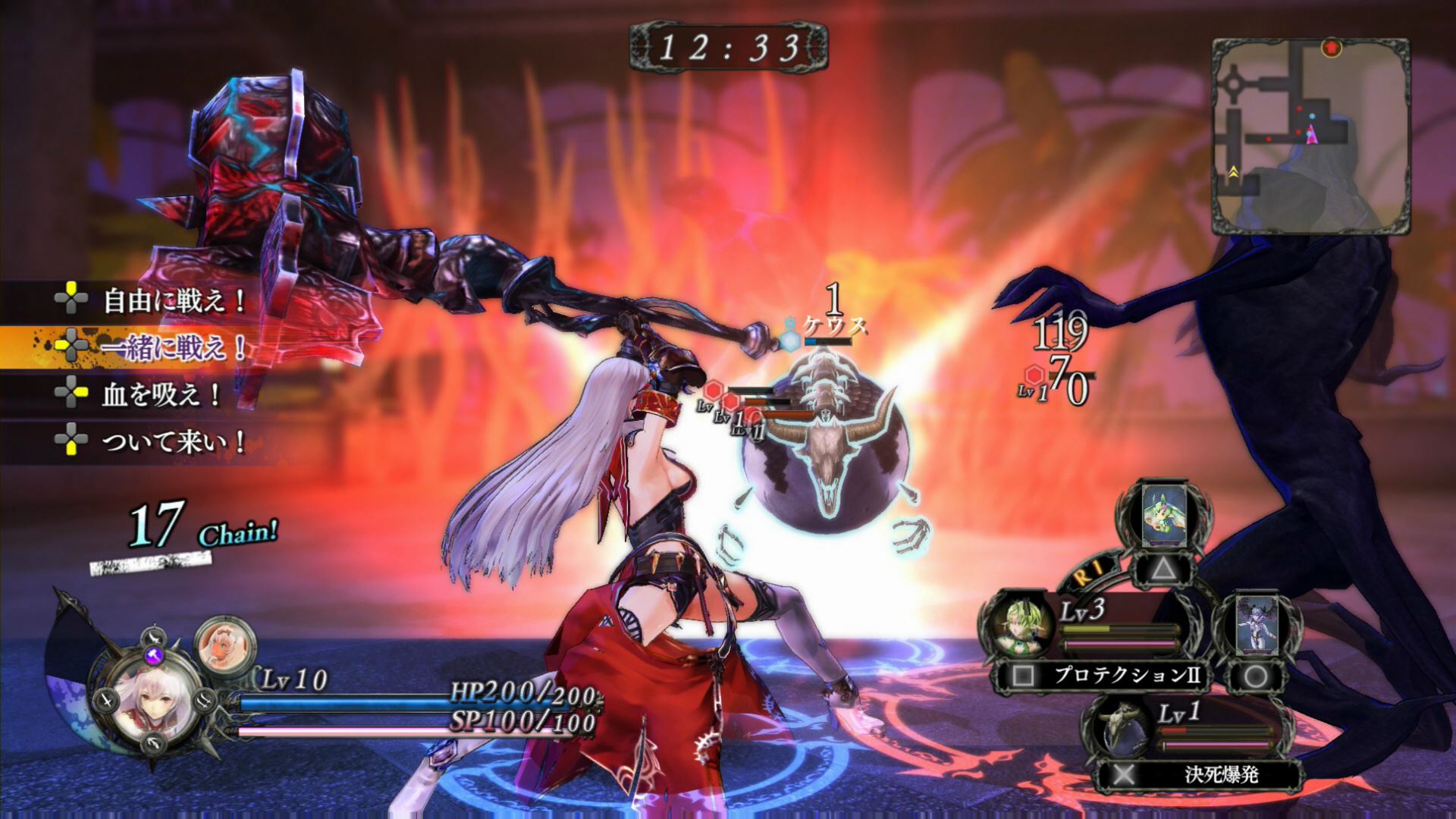This screenshot has height=819, width=1456.
Task: Pick the 血を吸え！ command
Action: point(161,394)
